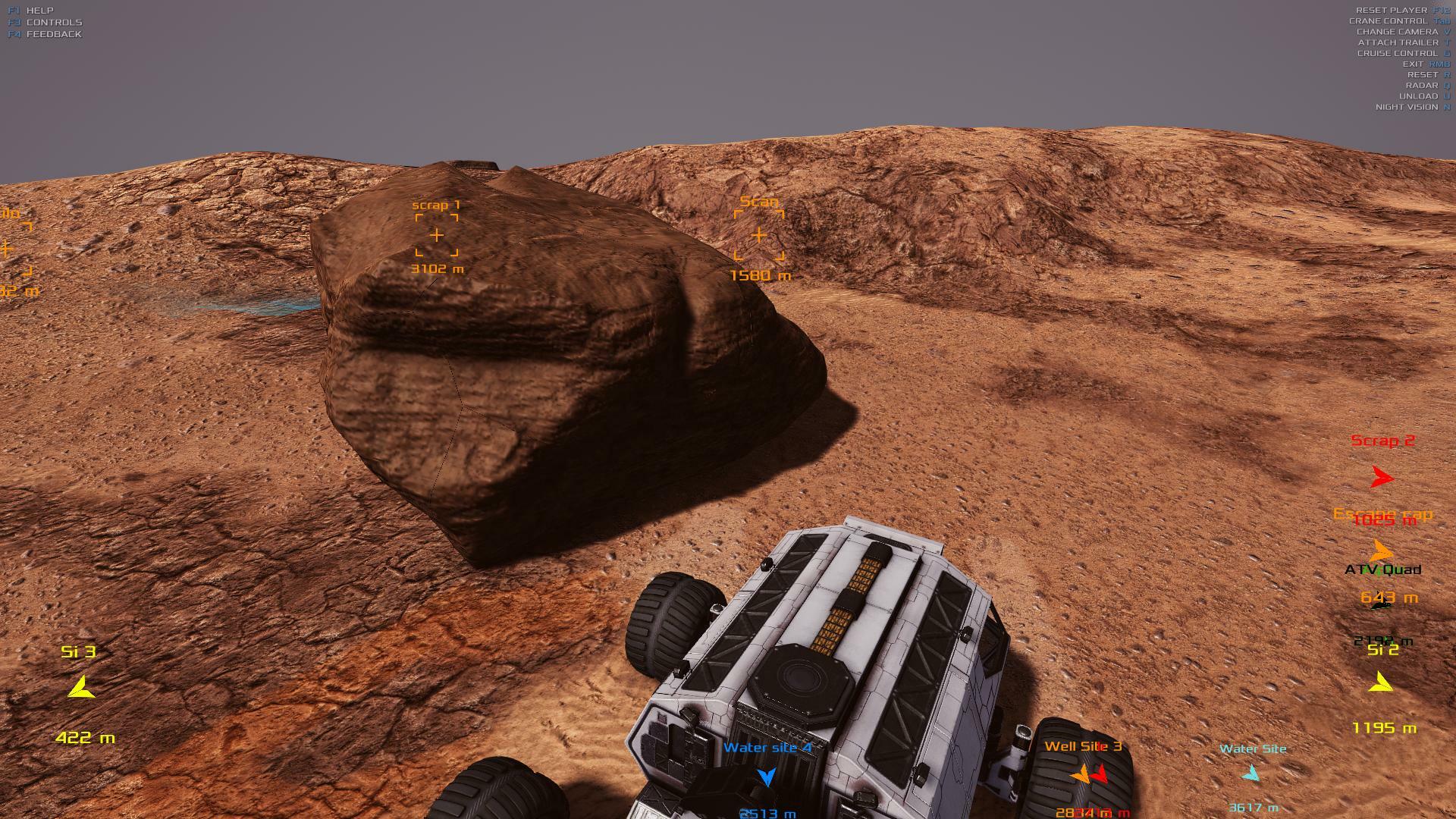Select the Scan waypoint reticle
This screenshot has width=1456, height=819.
(758, 236)
